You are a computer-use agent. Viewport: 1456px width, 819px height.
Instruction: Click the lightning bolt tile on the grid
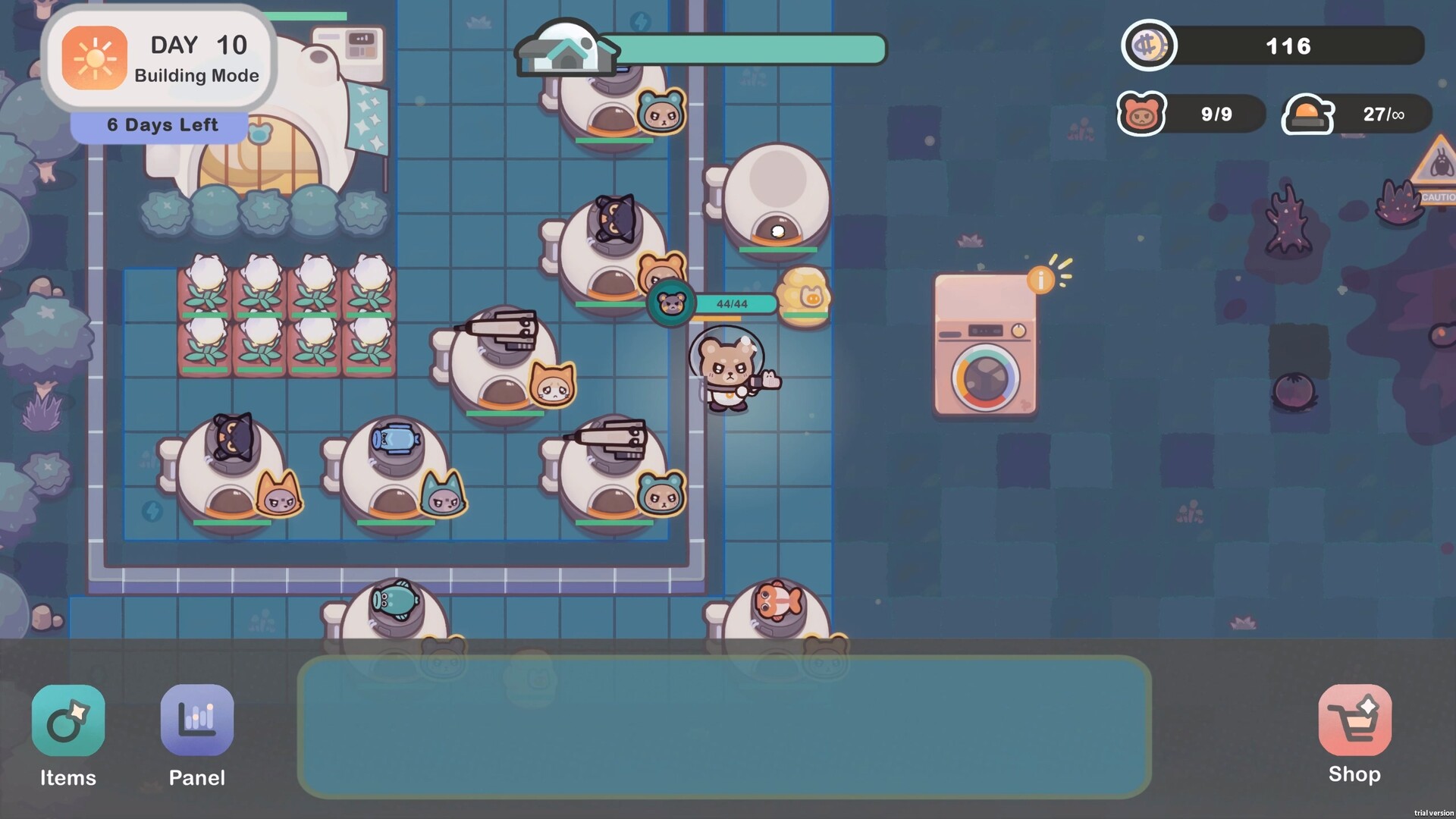coord(152,513)
